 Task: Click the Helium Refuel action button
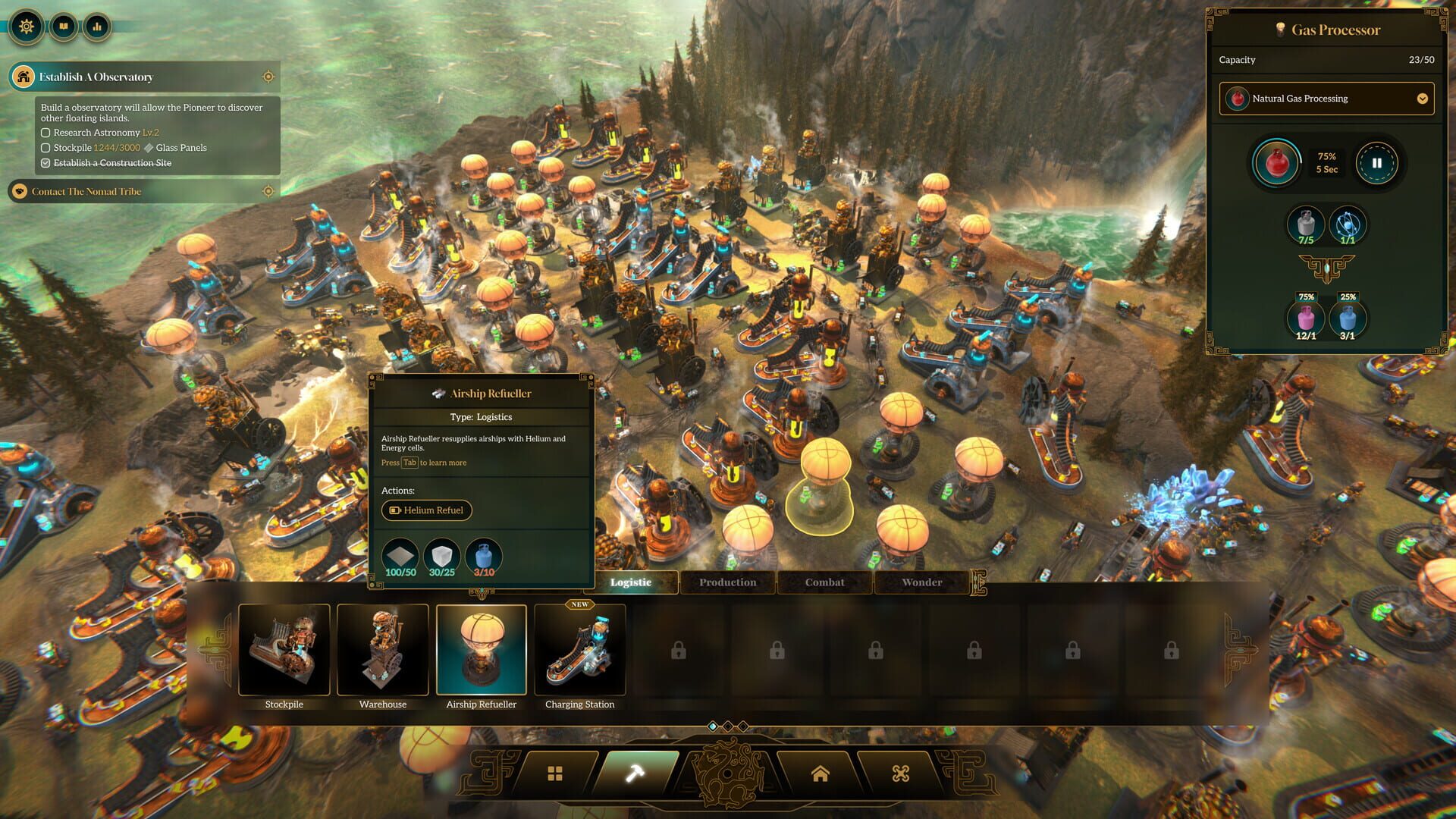coord(426,510)
